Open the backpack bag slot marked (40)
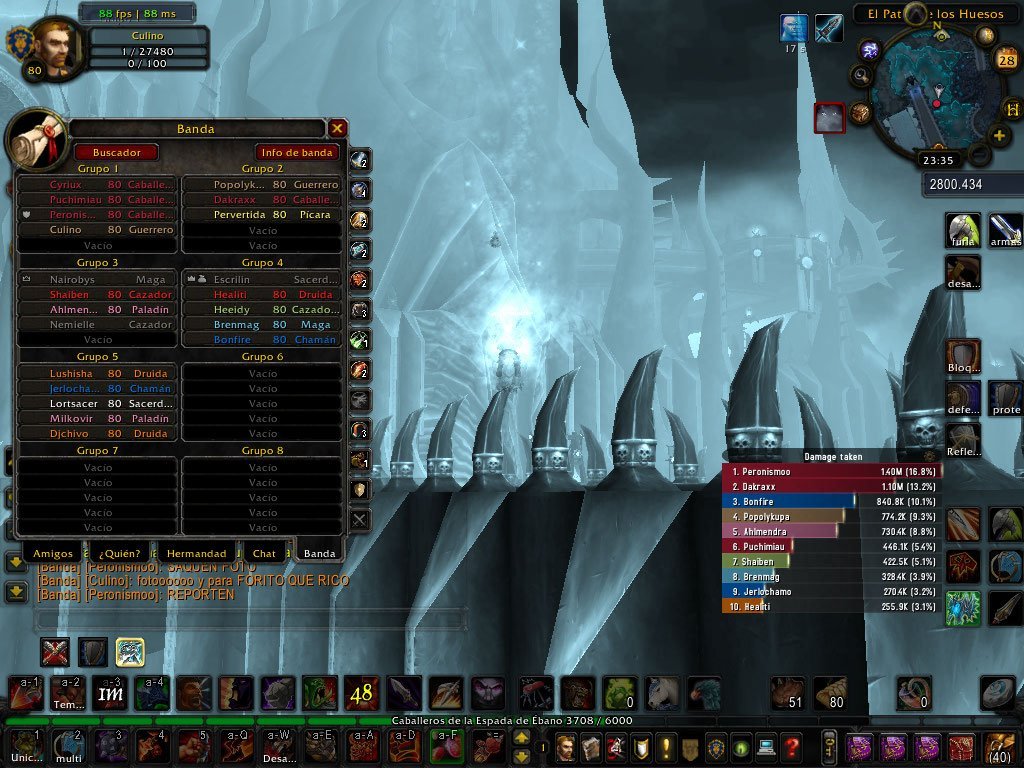 (1000, 746)
